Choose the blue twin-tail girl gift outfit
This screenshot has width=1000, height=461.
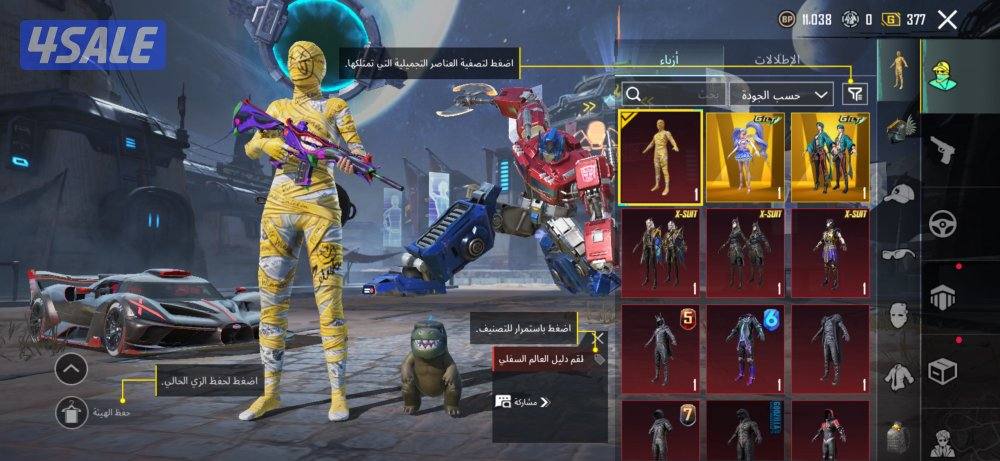[744, 157]
